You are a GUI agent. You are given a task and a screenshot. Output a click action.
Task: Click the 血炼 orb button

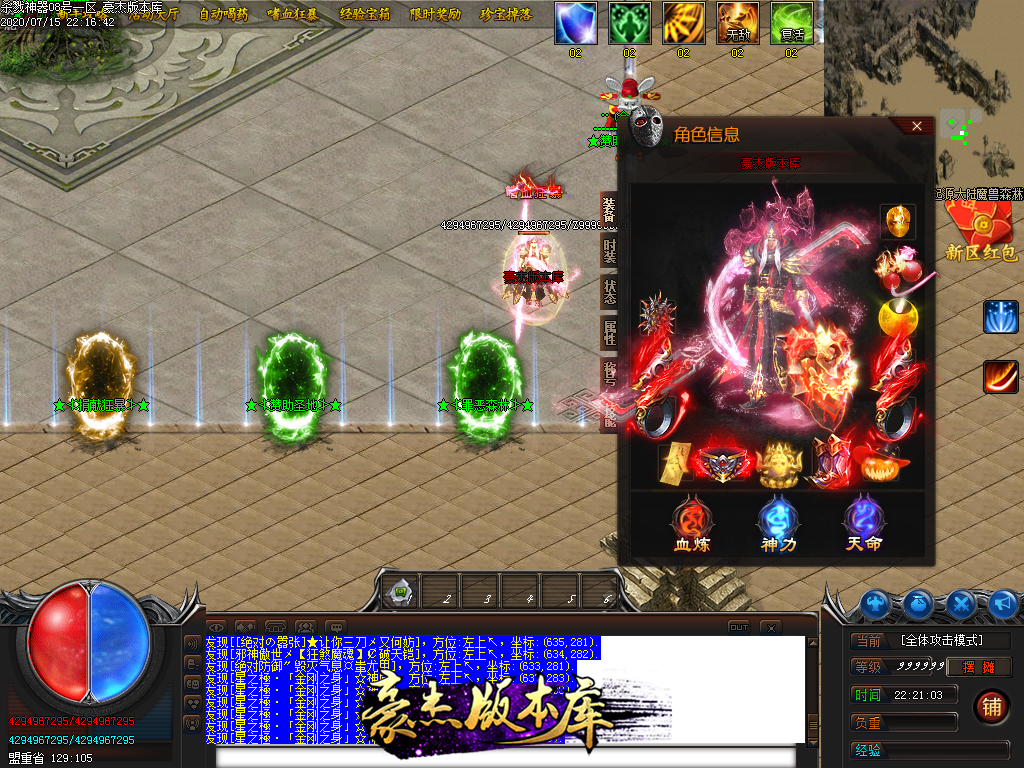pyautogui.click(x=692, y=523)
